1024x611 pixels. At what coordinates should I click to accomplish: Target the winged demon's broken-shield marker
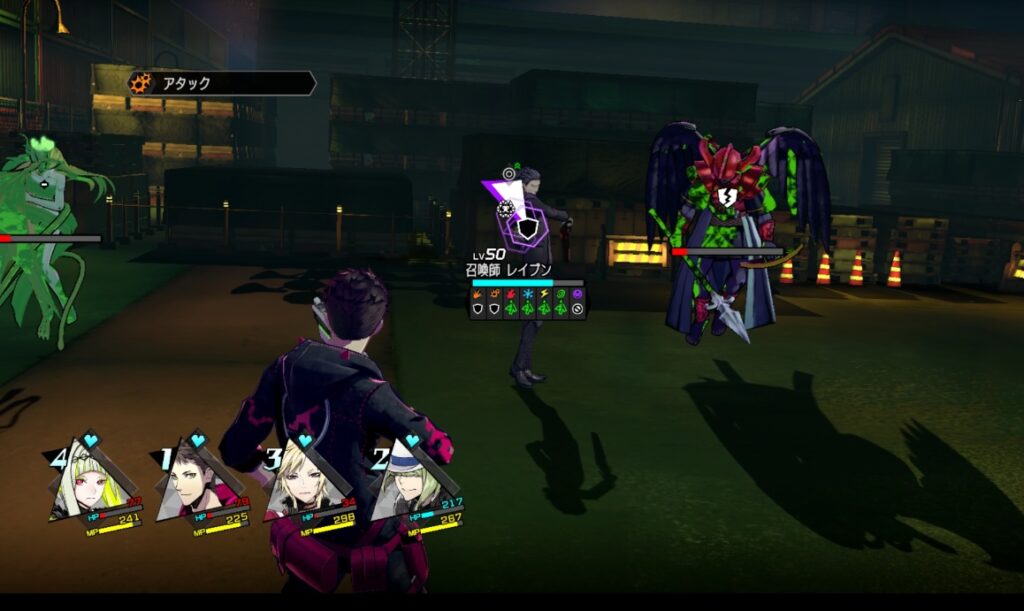(727, 197)
